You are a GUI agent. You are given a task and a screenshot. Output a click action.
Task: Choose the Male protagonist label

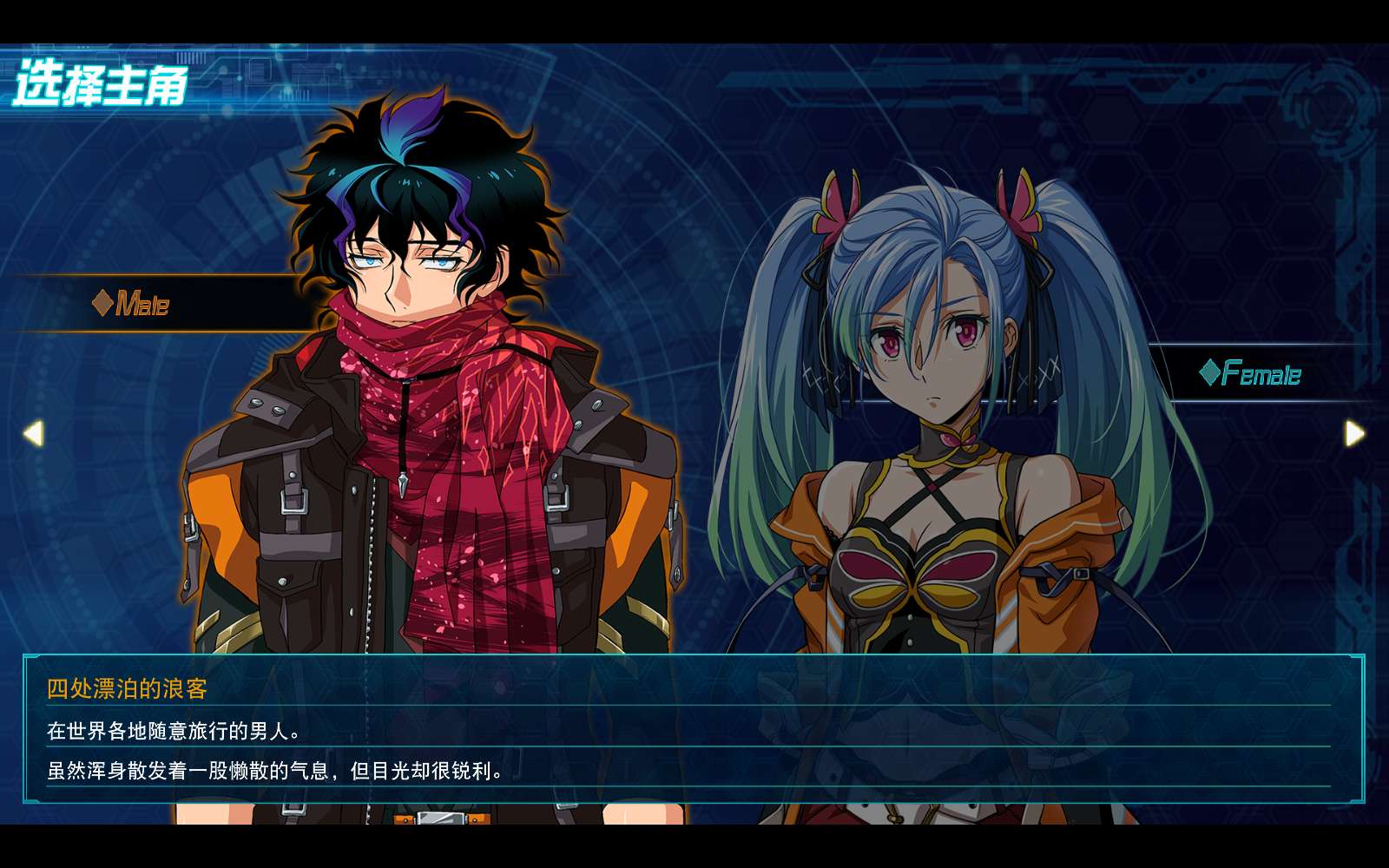point(132,303)
